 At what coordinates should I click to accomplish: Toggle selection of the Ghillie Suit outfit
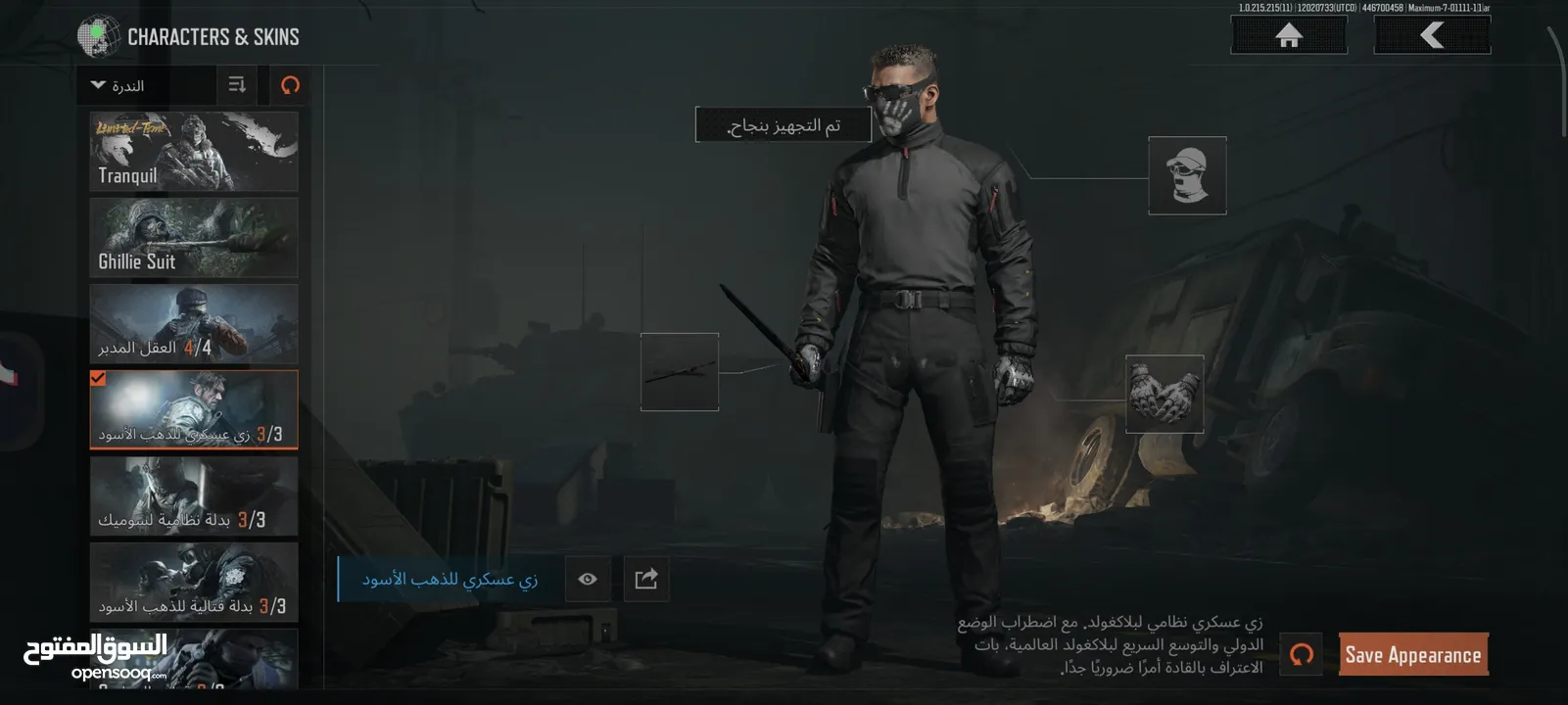click(193, 237)
